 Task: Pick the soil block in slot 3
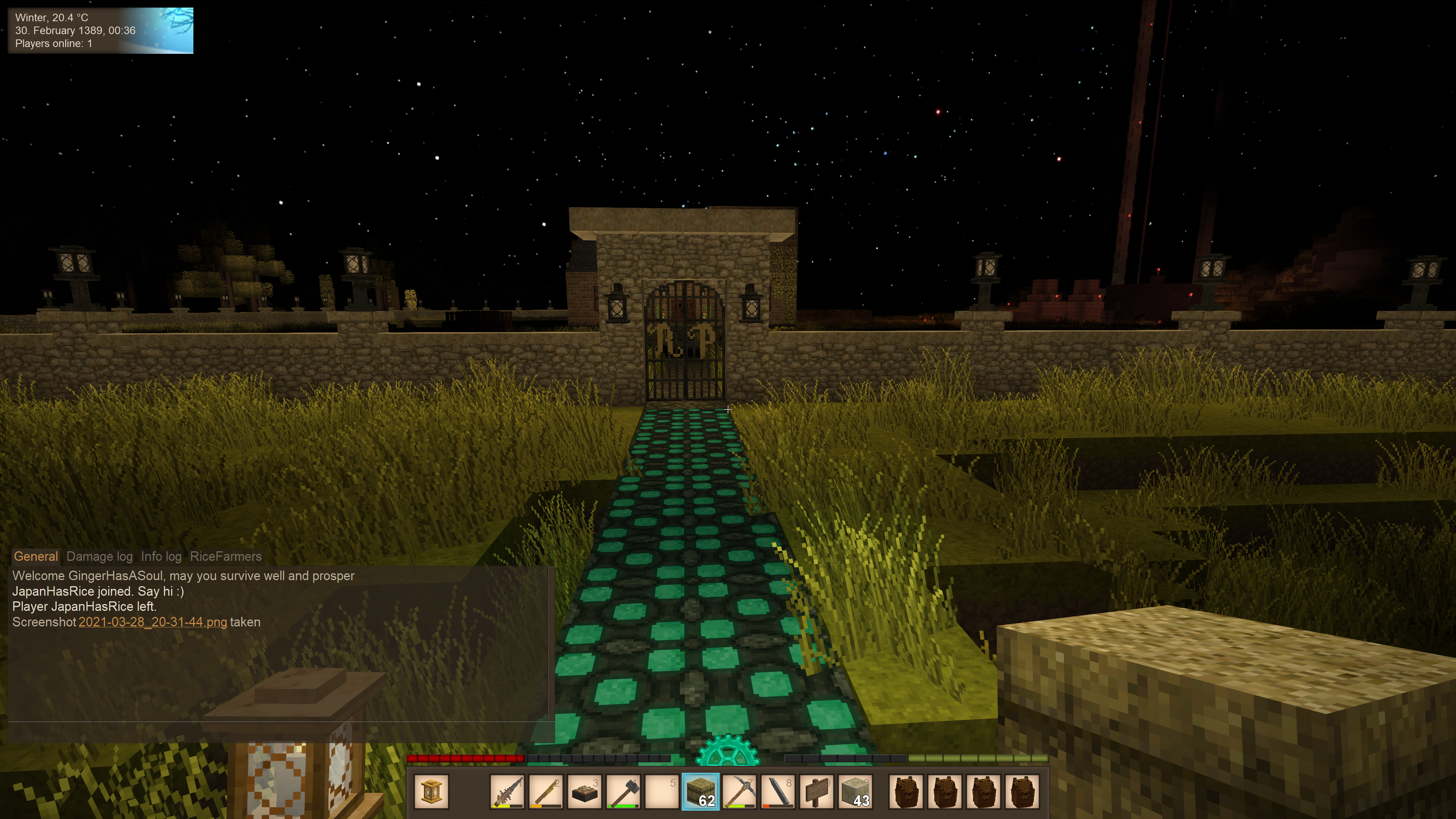coord(584,791)
